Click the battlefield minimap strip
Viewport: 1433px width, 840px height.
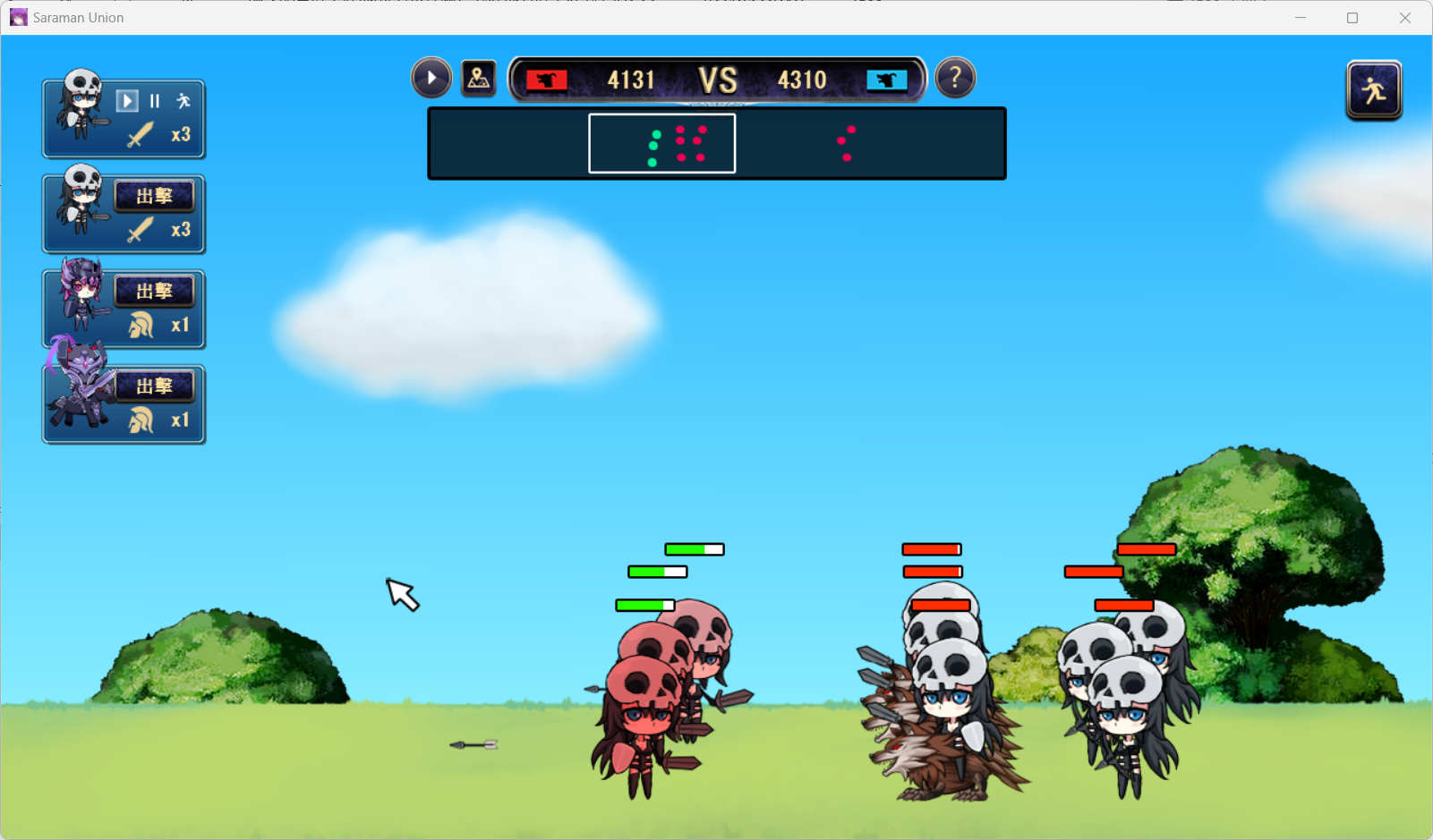click(x=716, y=143)
